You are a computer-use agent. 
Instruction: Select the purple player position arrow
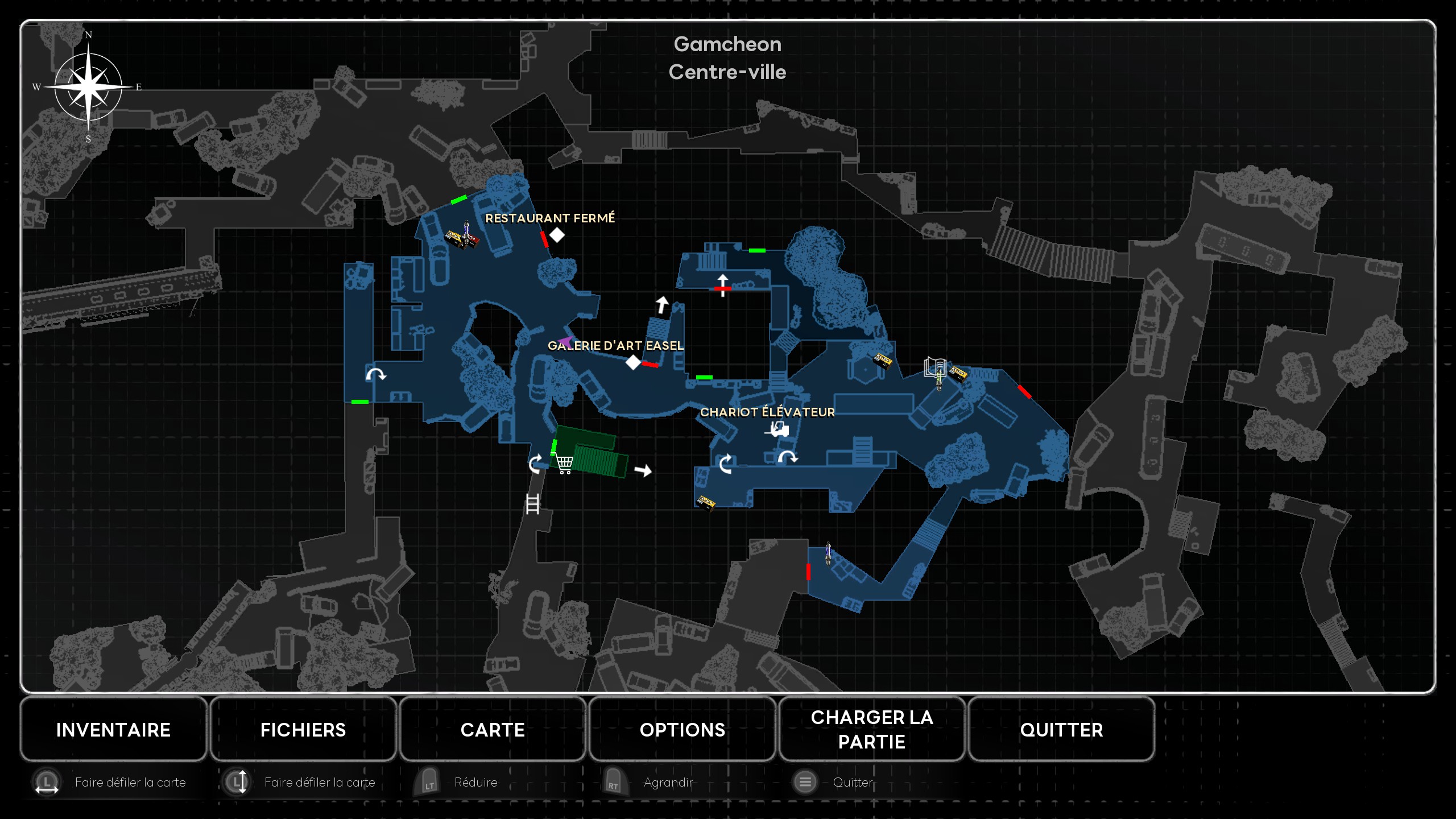(x=565, y=341)
